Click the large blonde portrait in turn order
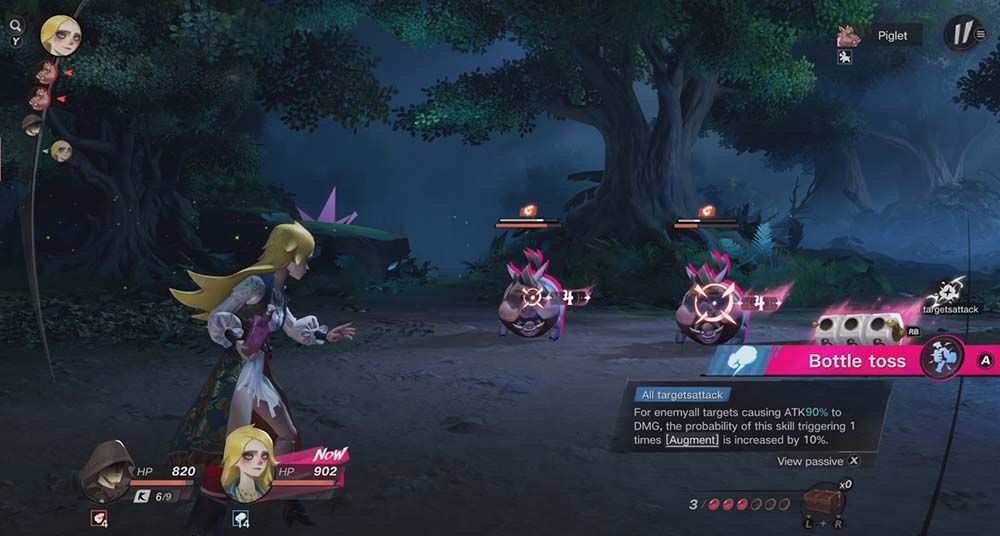Viewport: 1000px width, 536px height. point(60,36)
